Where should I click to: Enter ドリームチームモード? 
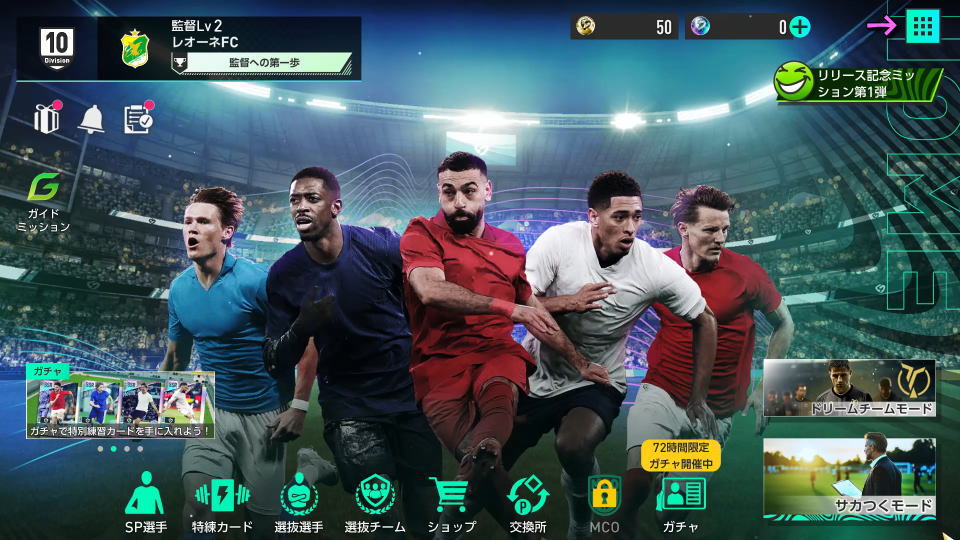tap(849, 389)
